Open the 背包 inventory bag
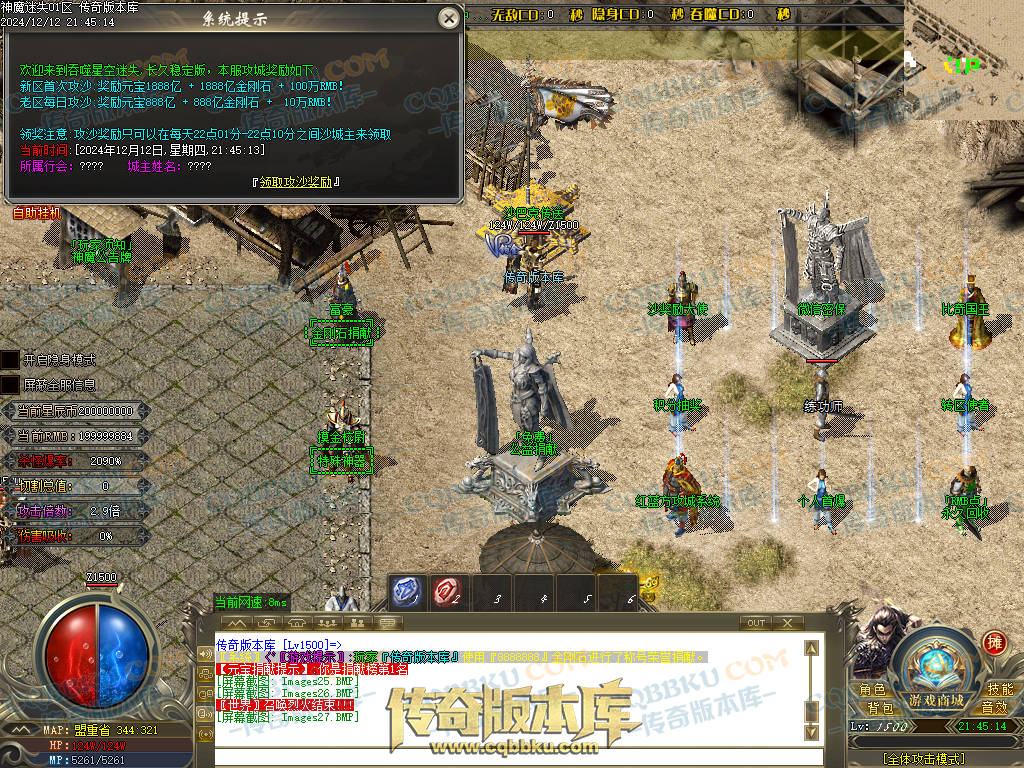The height and width of the screenshot is (768, 1024). point(880,708)
